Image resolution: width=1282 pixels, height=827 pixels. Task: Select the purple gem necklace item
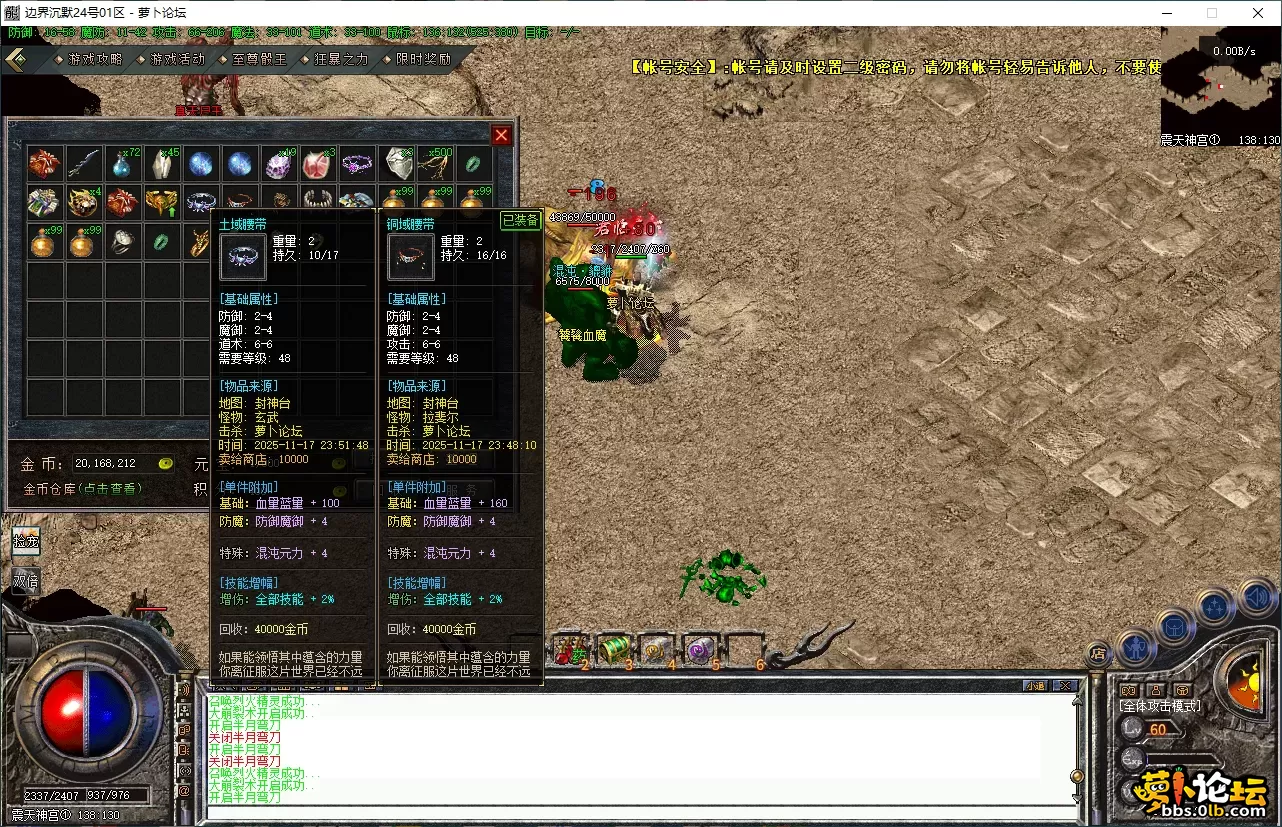point(357,163)
